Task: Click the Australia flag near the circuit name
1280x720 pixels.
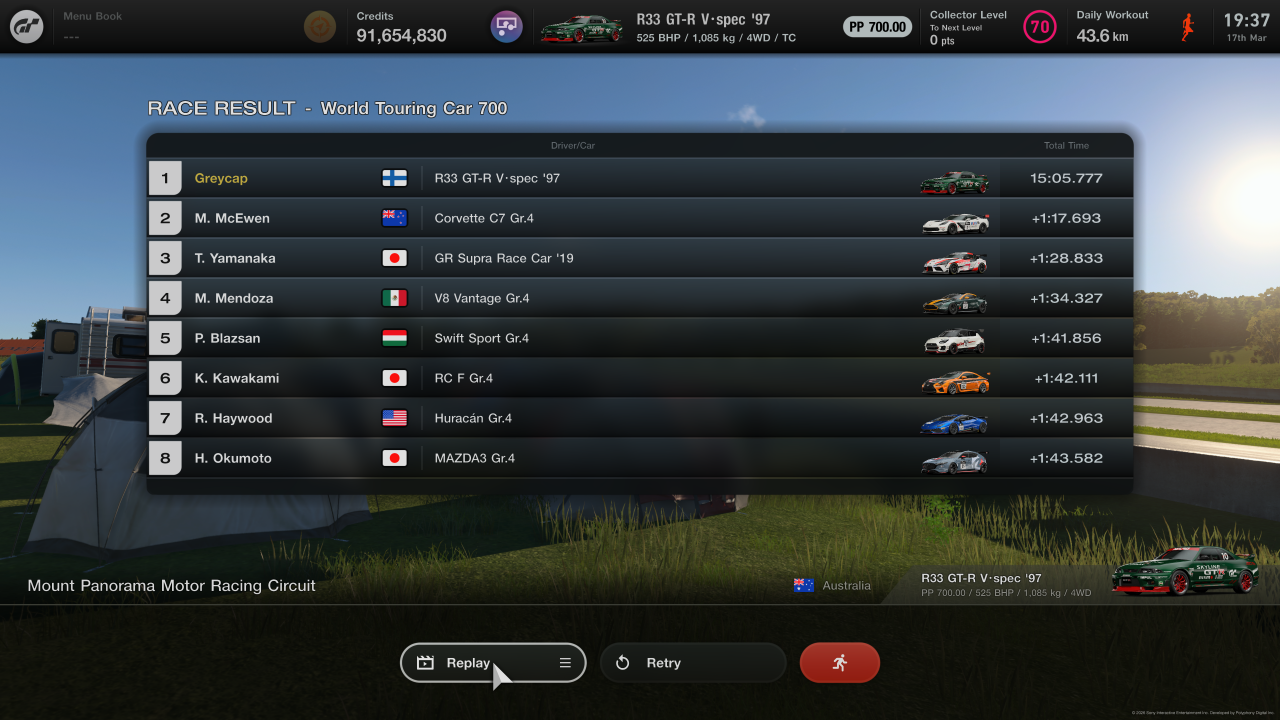Action: (x=803, y=585)
